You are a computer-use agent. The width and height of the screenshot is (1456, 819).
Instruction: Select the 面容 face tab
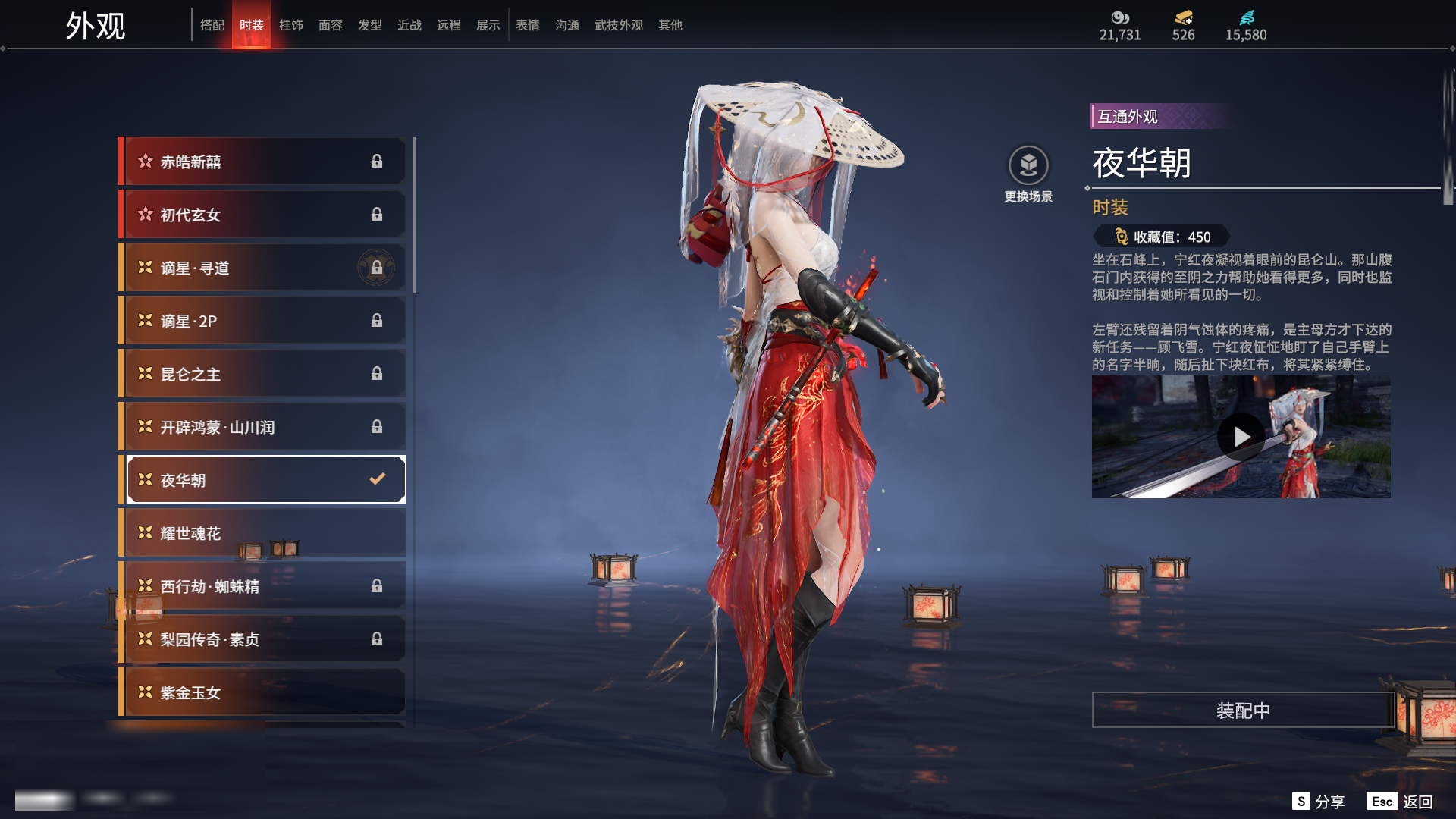(331, 25)
